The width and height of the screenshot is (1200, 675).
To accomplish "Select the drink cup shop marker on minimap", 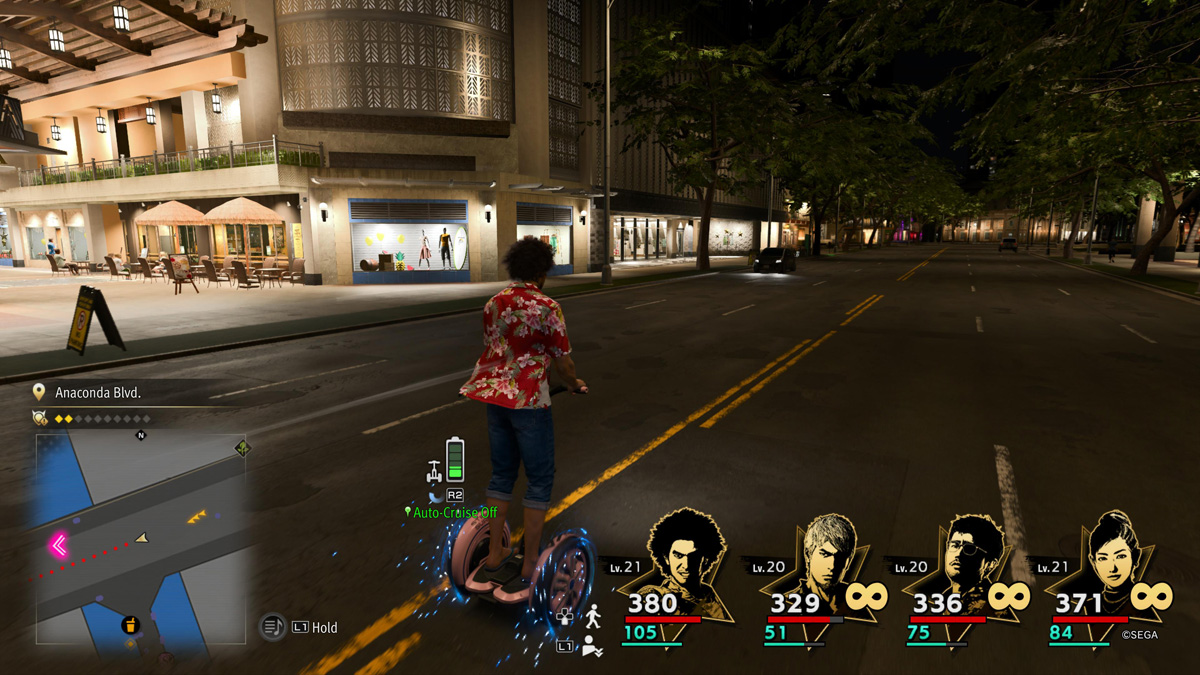I will click(x=130, y=626).
